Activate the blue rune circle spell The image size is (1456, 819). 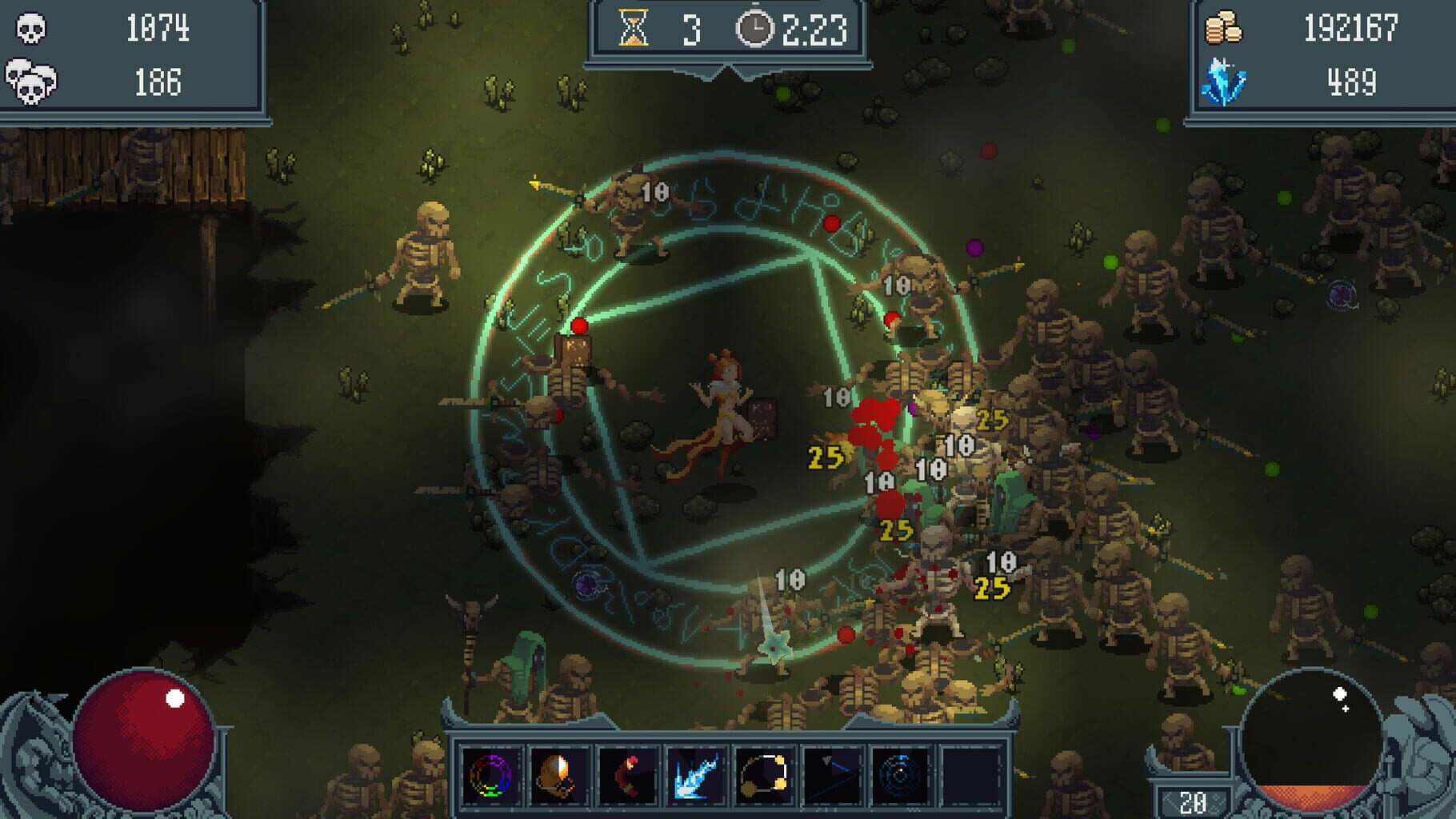899,774
